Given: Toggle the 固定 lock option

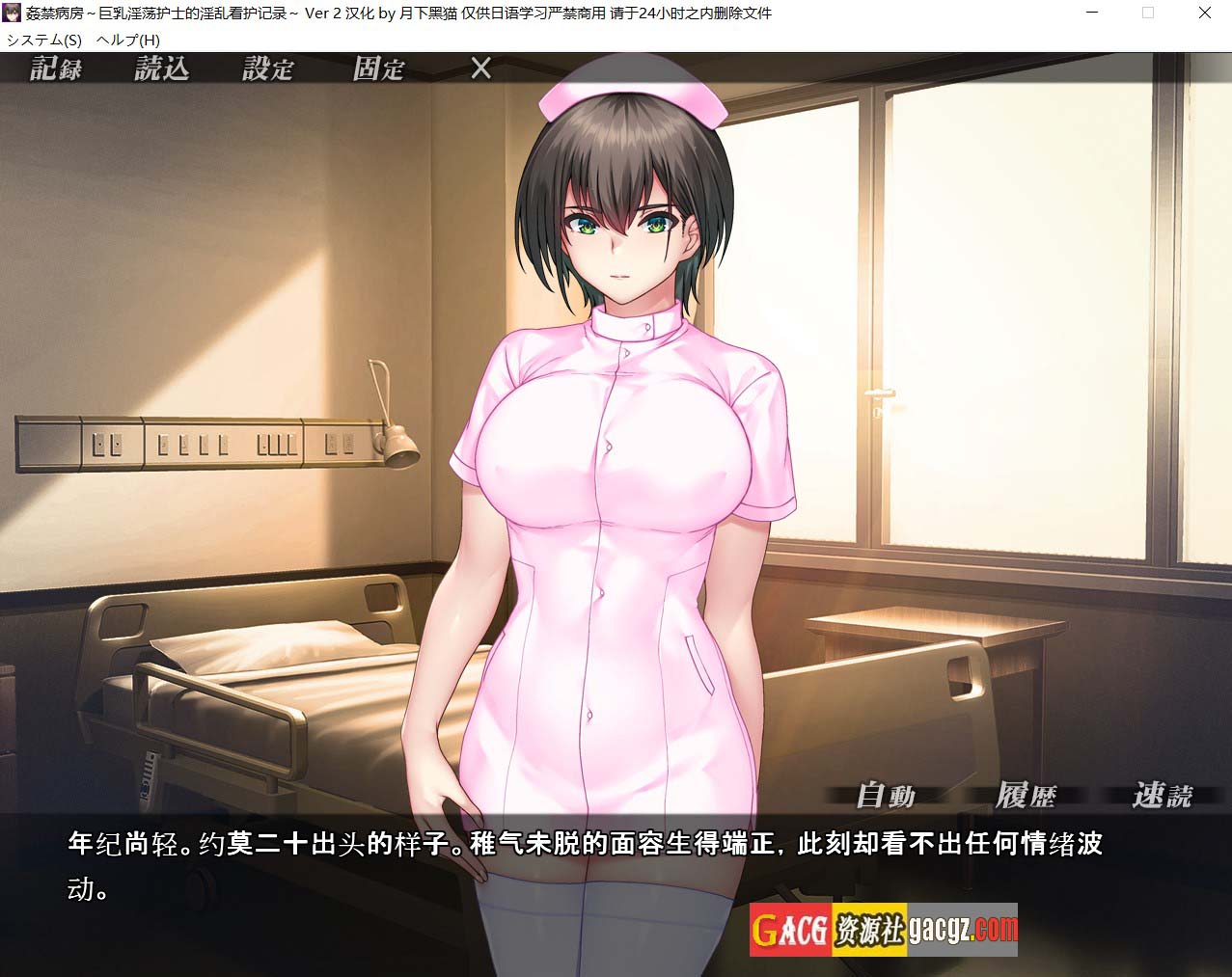Looking at the screenshot, I should [x=378, y=68].
